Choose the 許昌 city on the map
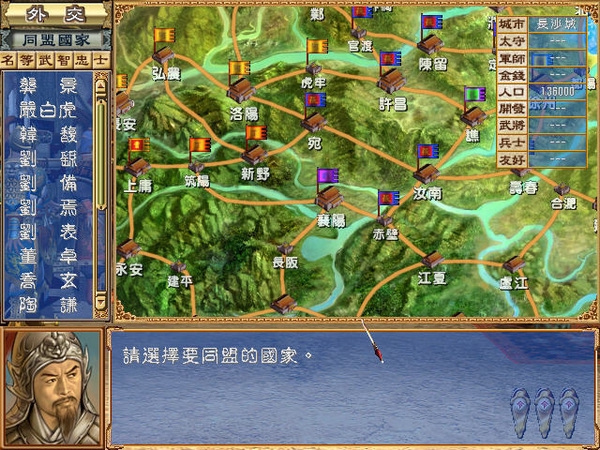 pyautogui.click(x=391, y=82)
